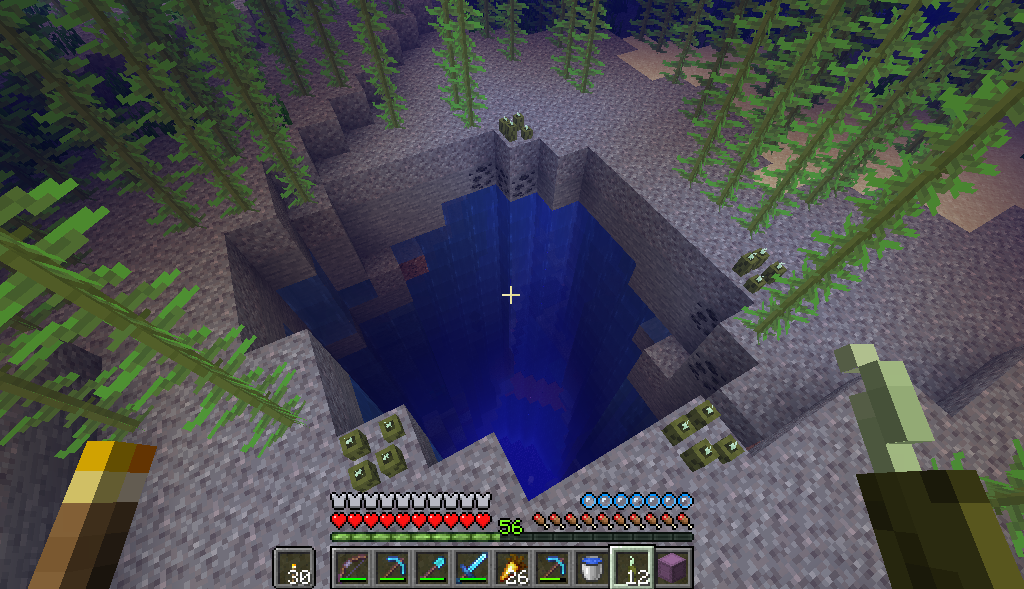1024x589 pixels.
Task: Click the offhand torch slot
Action: tap(293, 568)
